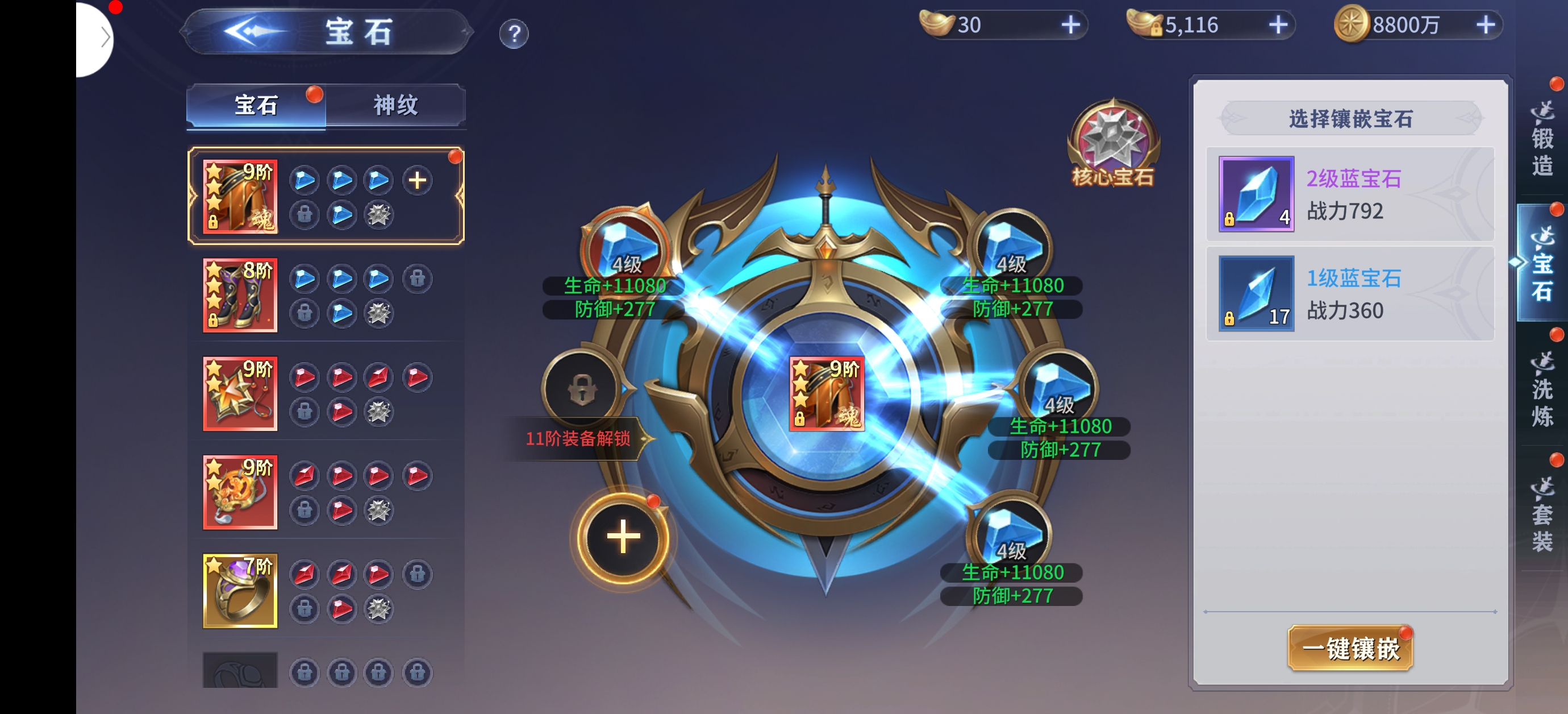Image resolution: width=1568 pixels, height=714 pixels.
Task: Add more 8800万 coins with plus button
Action: pyautogui.click(x=1485, y=25)
